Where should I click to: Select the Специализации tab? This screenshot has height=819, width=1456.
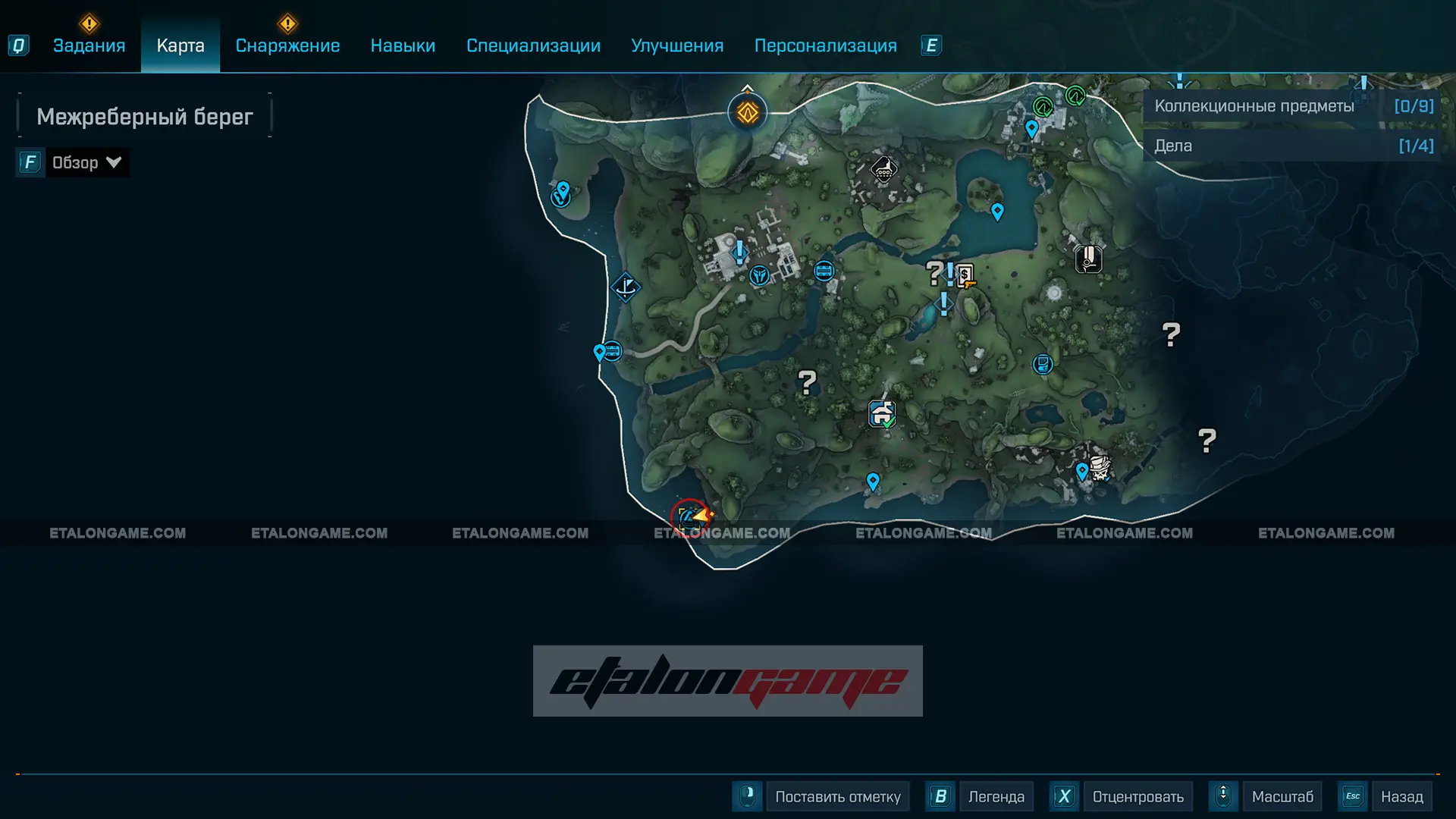[533, 45]
